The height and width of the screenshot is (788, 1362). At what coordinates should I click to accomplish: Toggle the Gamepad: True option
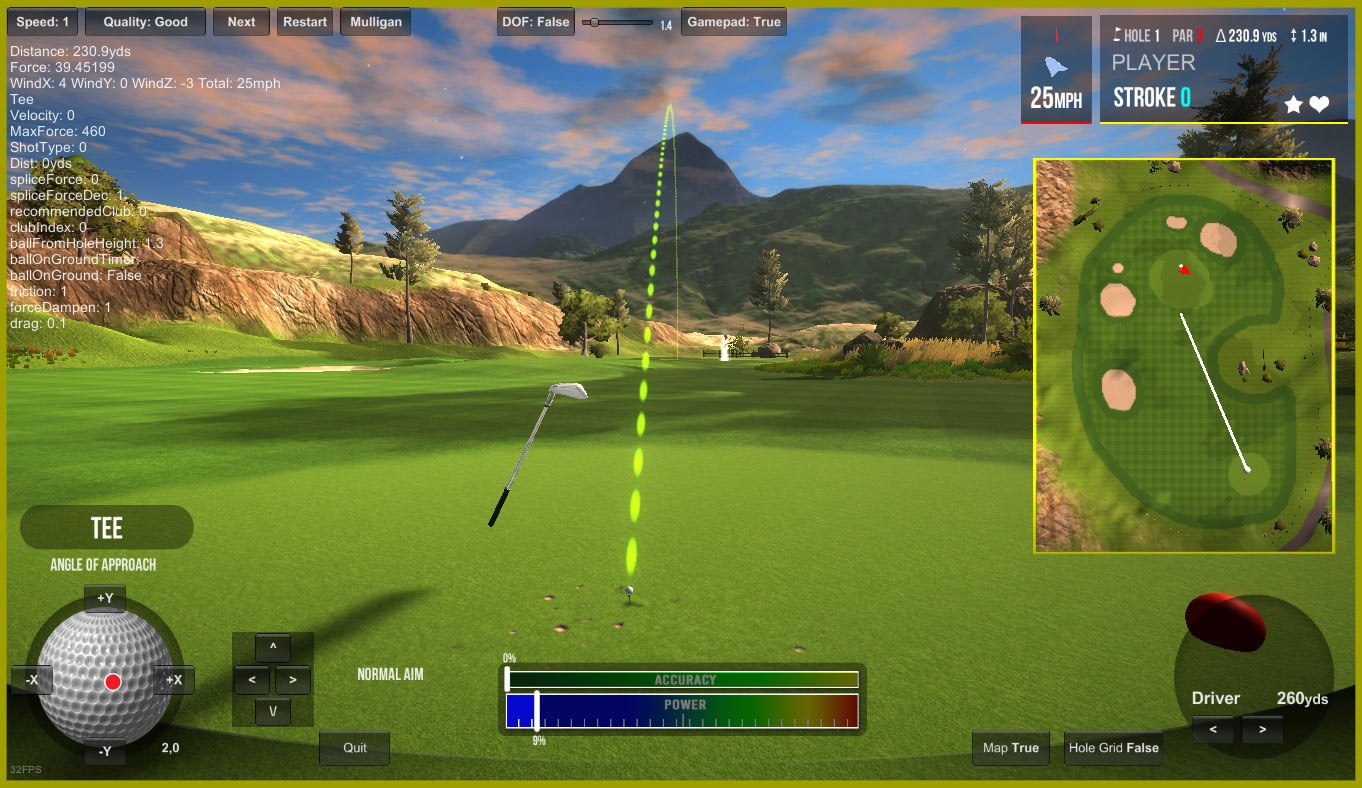click(x=733, y=22)
